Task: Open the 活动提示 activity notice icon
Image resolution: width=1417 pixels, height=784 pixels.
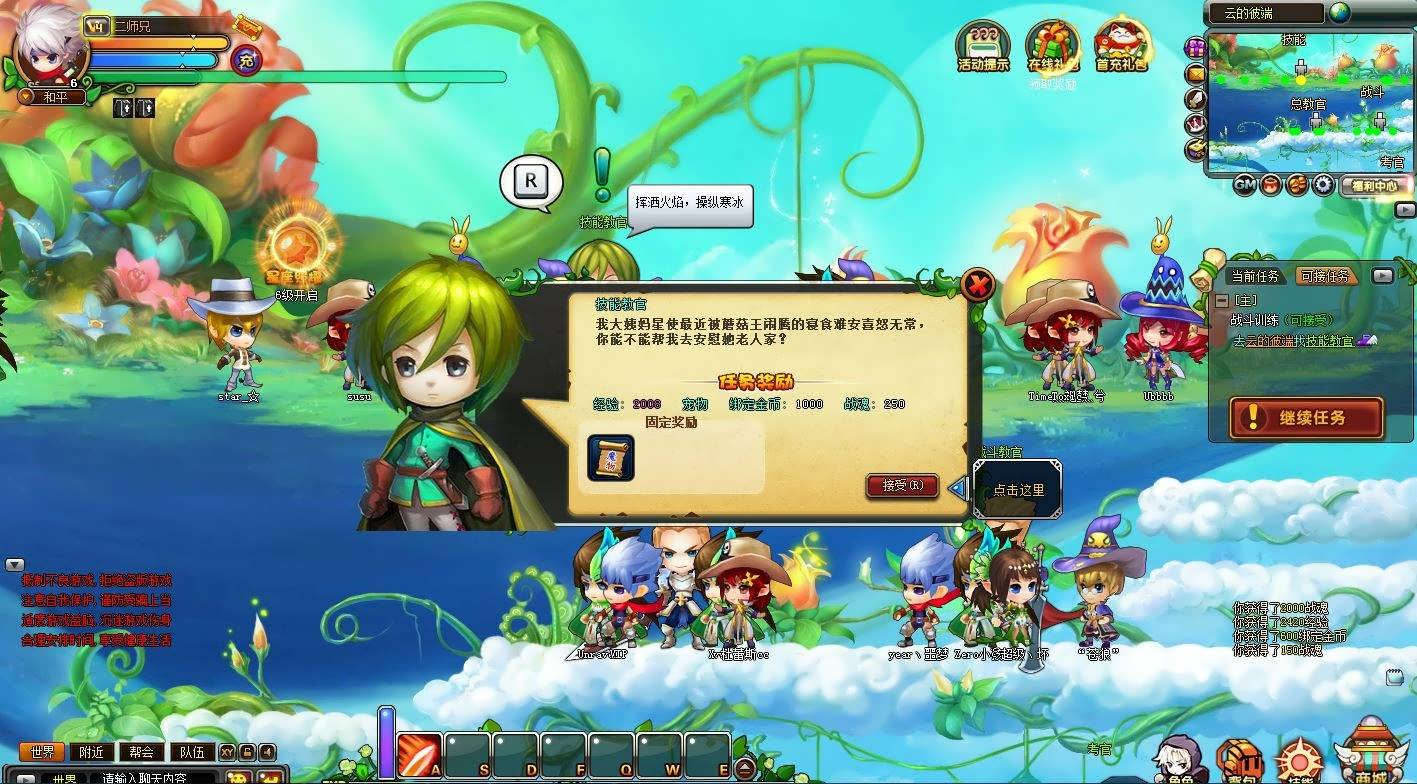Action: pyautogui.click(x=983, y=46)
